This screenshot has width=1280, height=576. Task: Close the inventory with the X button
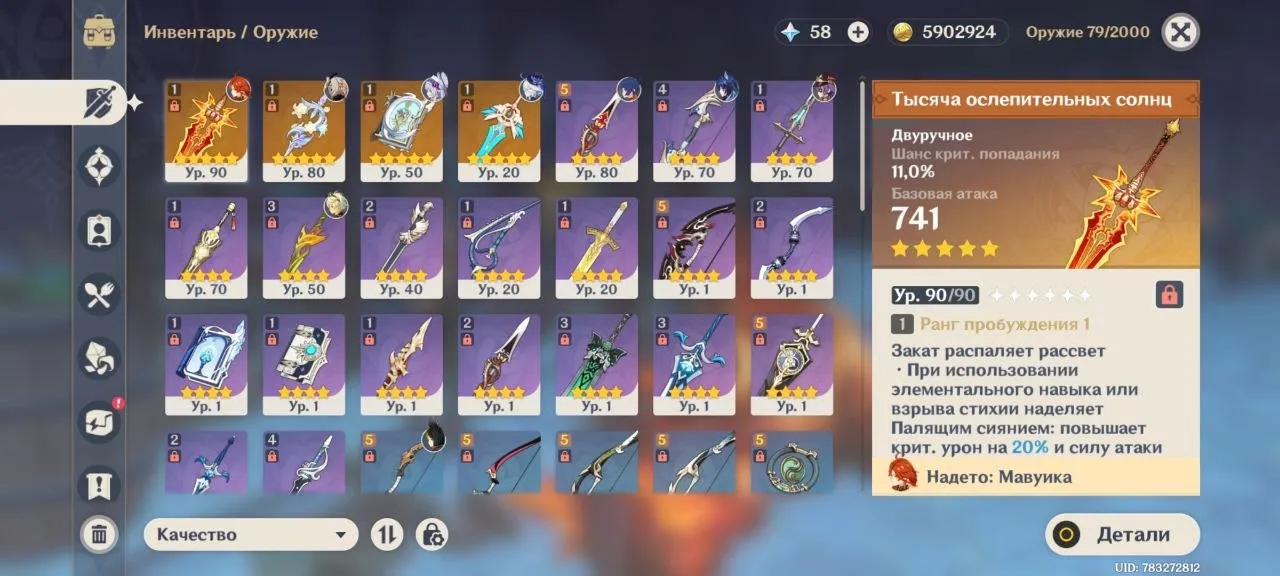tap(1180, 32)
